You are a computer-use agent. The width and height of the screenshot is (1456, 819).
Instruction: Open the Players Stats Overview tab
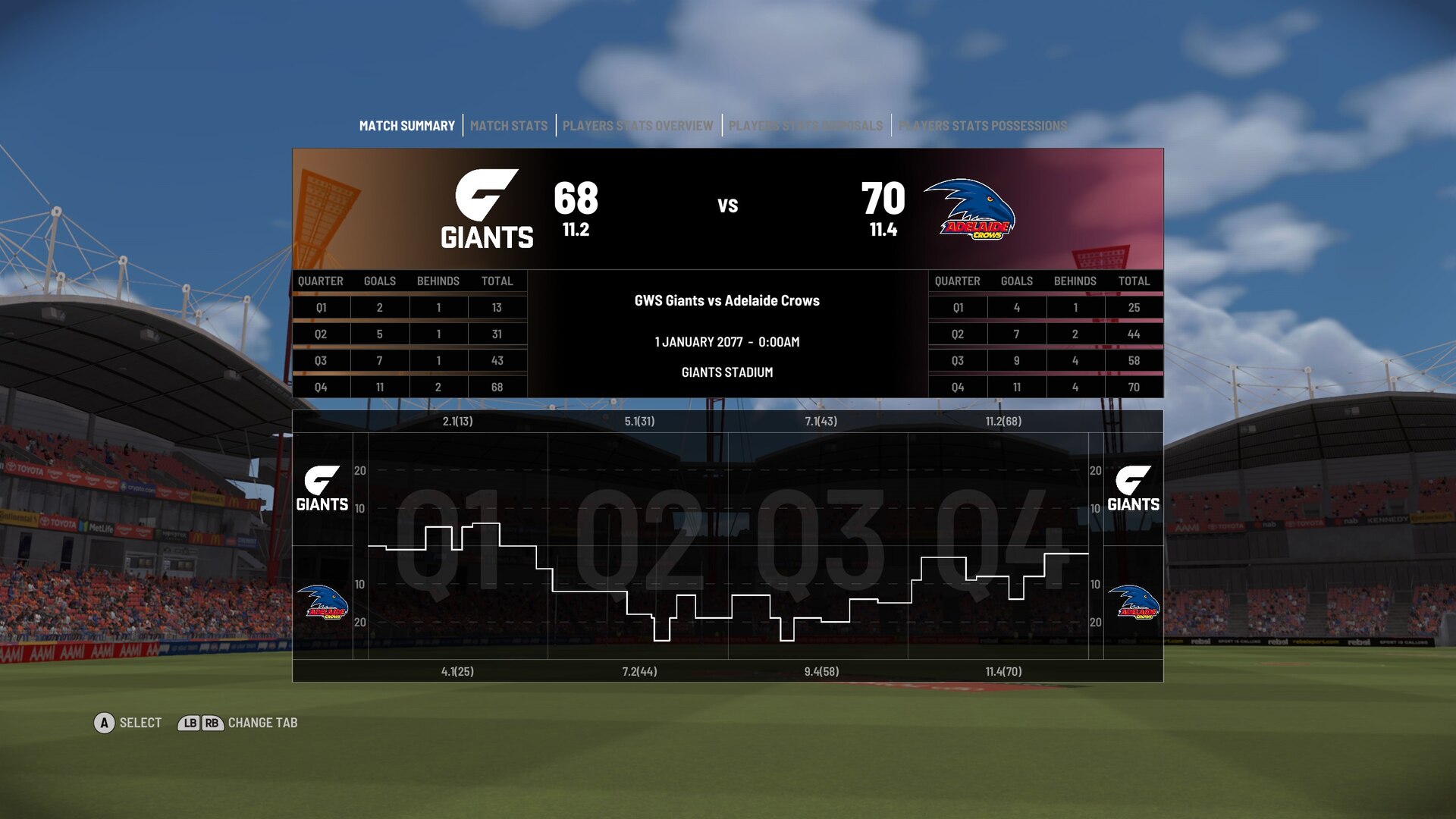[x=637, y=126]
